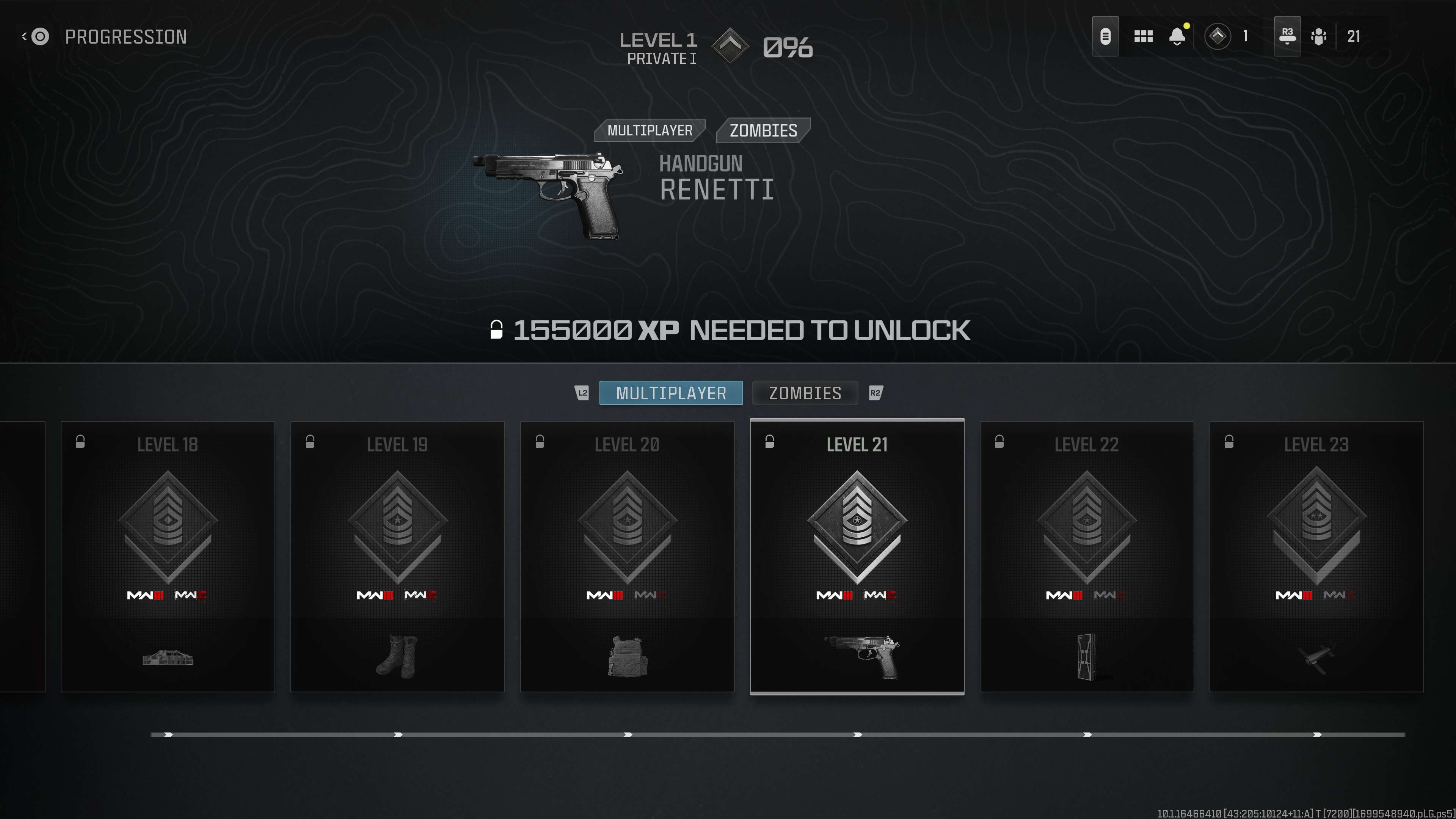Select the Multiplayer label above the Renetti

coord(650,130)
